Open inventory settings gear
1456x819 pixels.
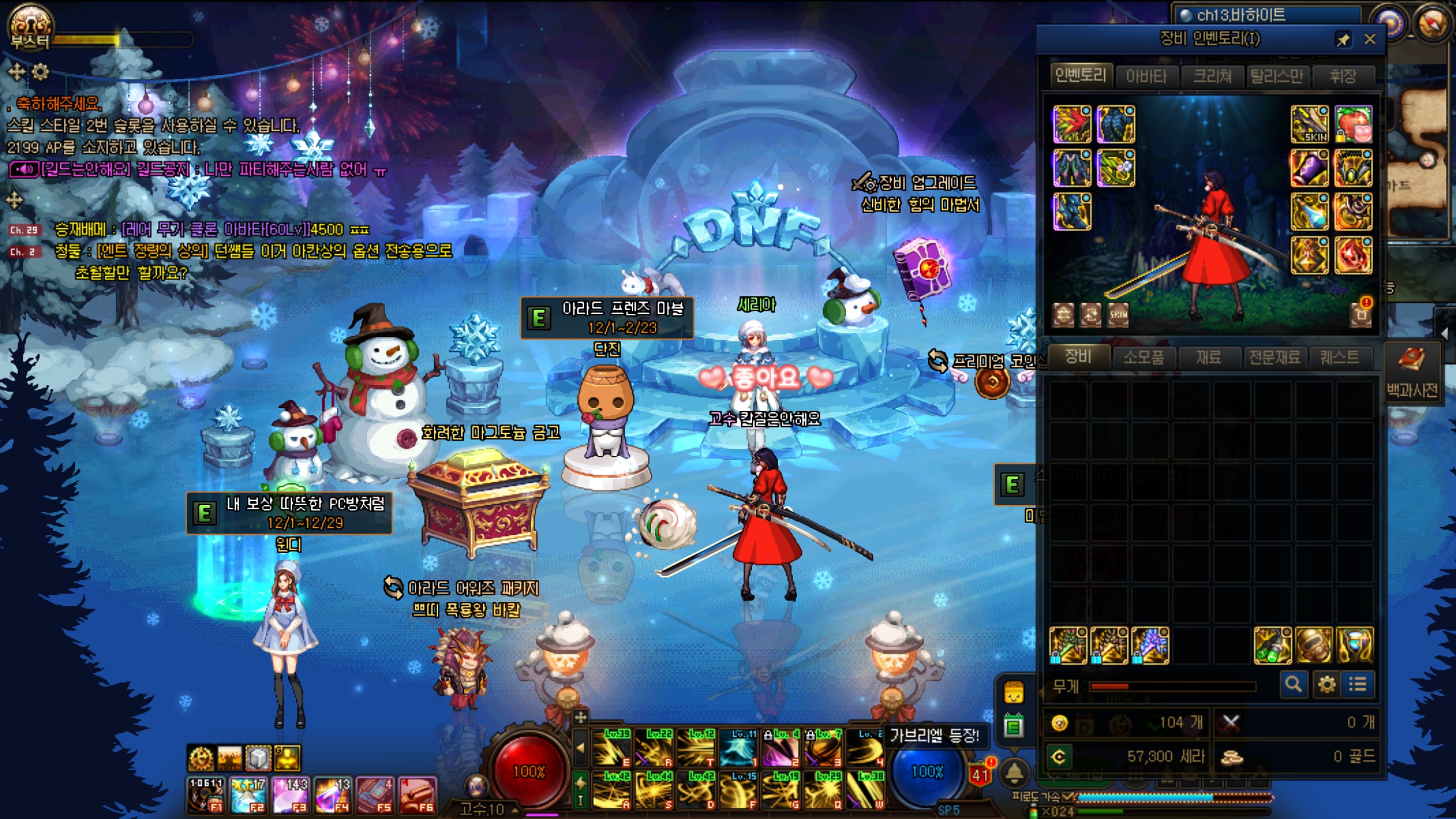click(1326, 684)
